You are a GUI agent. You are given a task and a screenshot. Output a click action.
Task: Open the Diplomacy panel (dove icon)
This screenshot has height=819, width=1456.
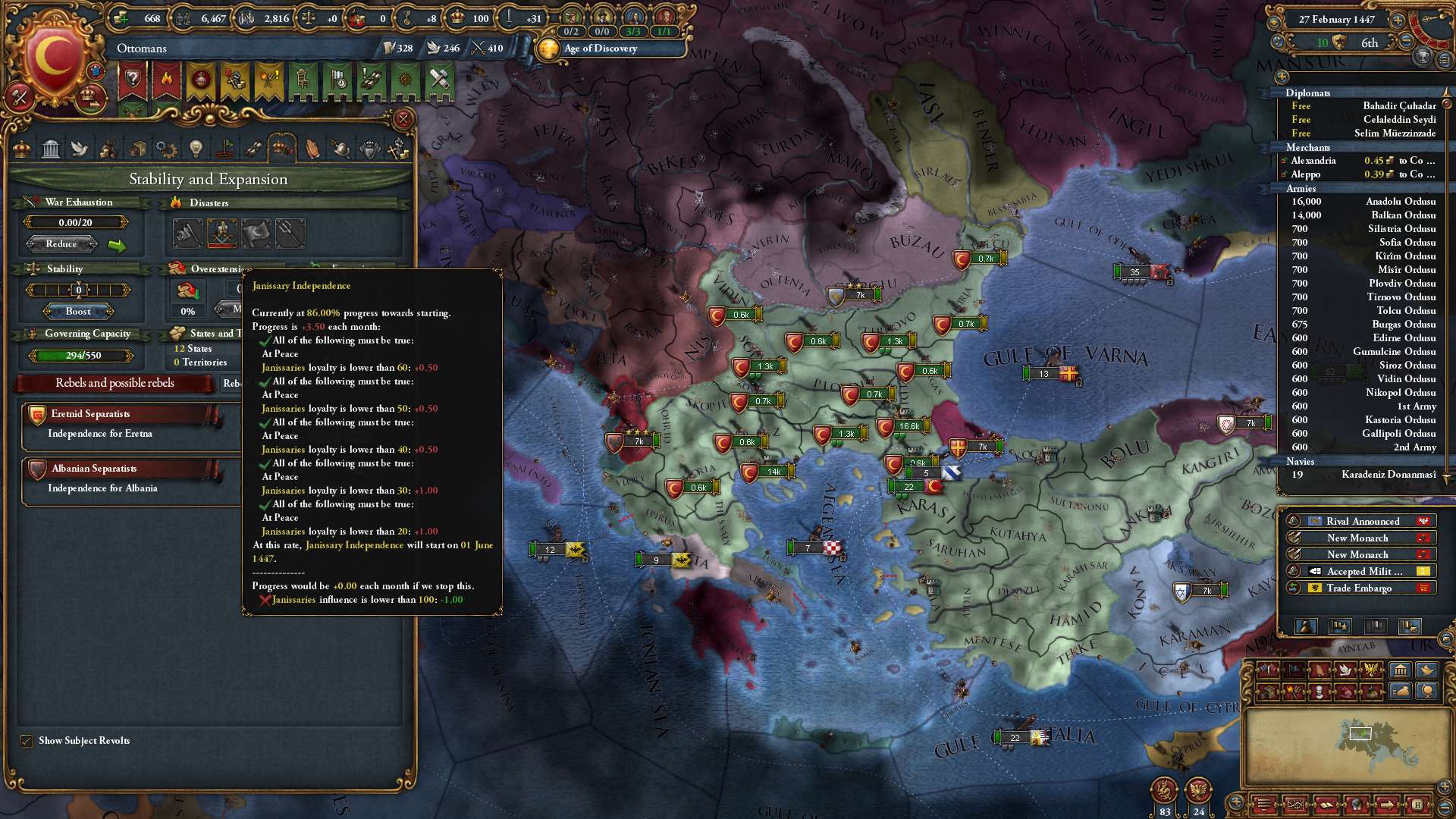80,149
